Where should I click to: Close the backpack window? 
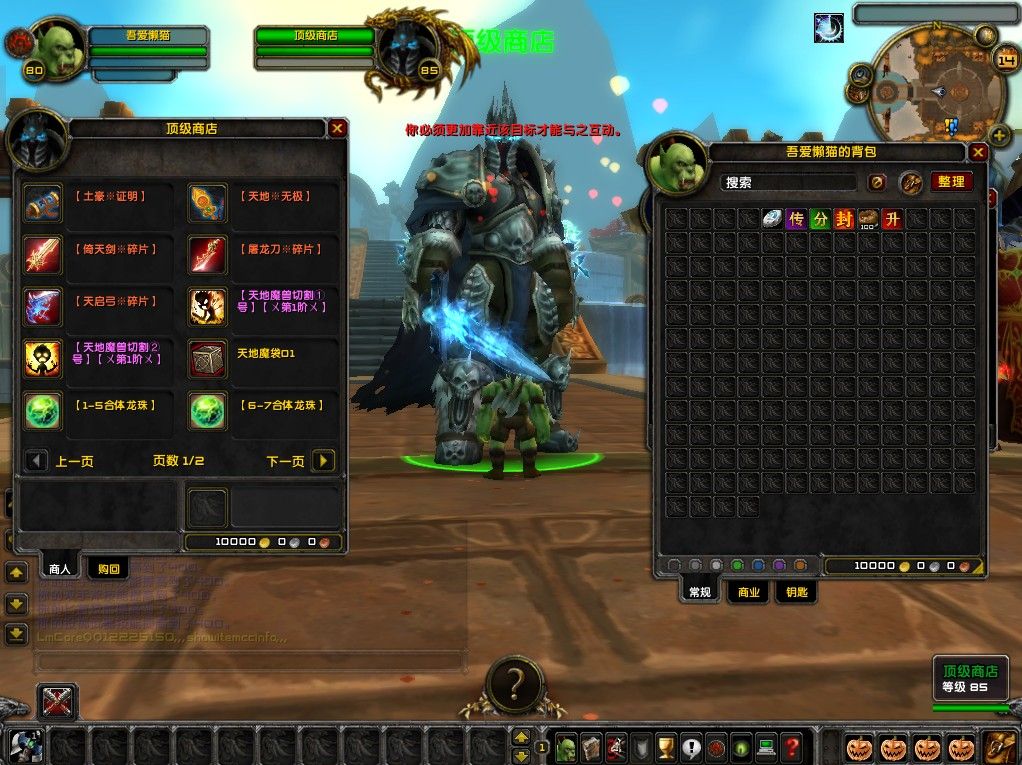pyautogui.click(x=978, y=152)
